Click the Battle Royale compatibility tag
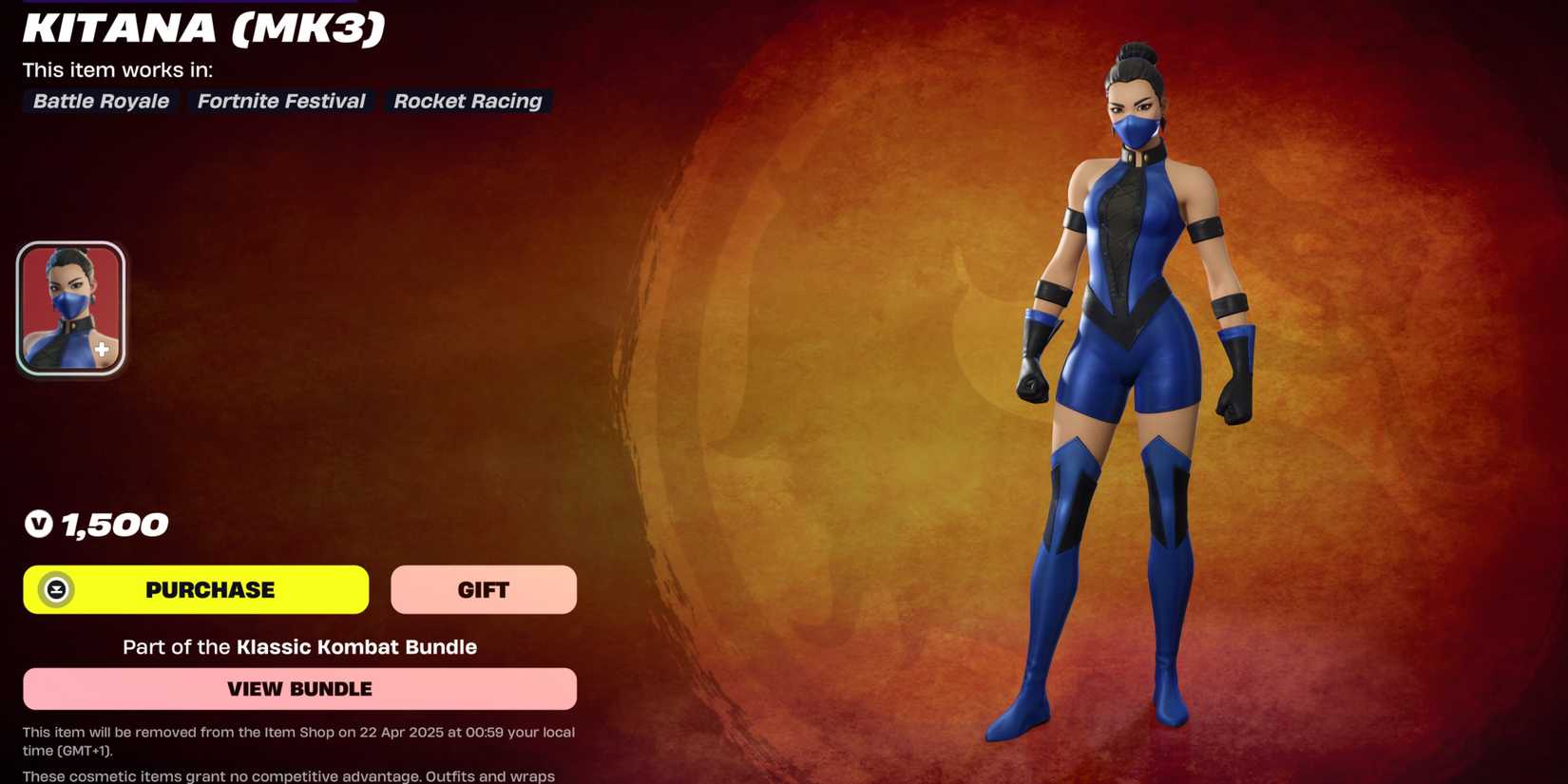The width and height of the screenshot is (1568, 784). 100,101
